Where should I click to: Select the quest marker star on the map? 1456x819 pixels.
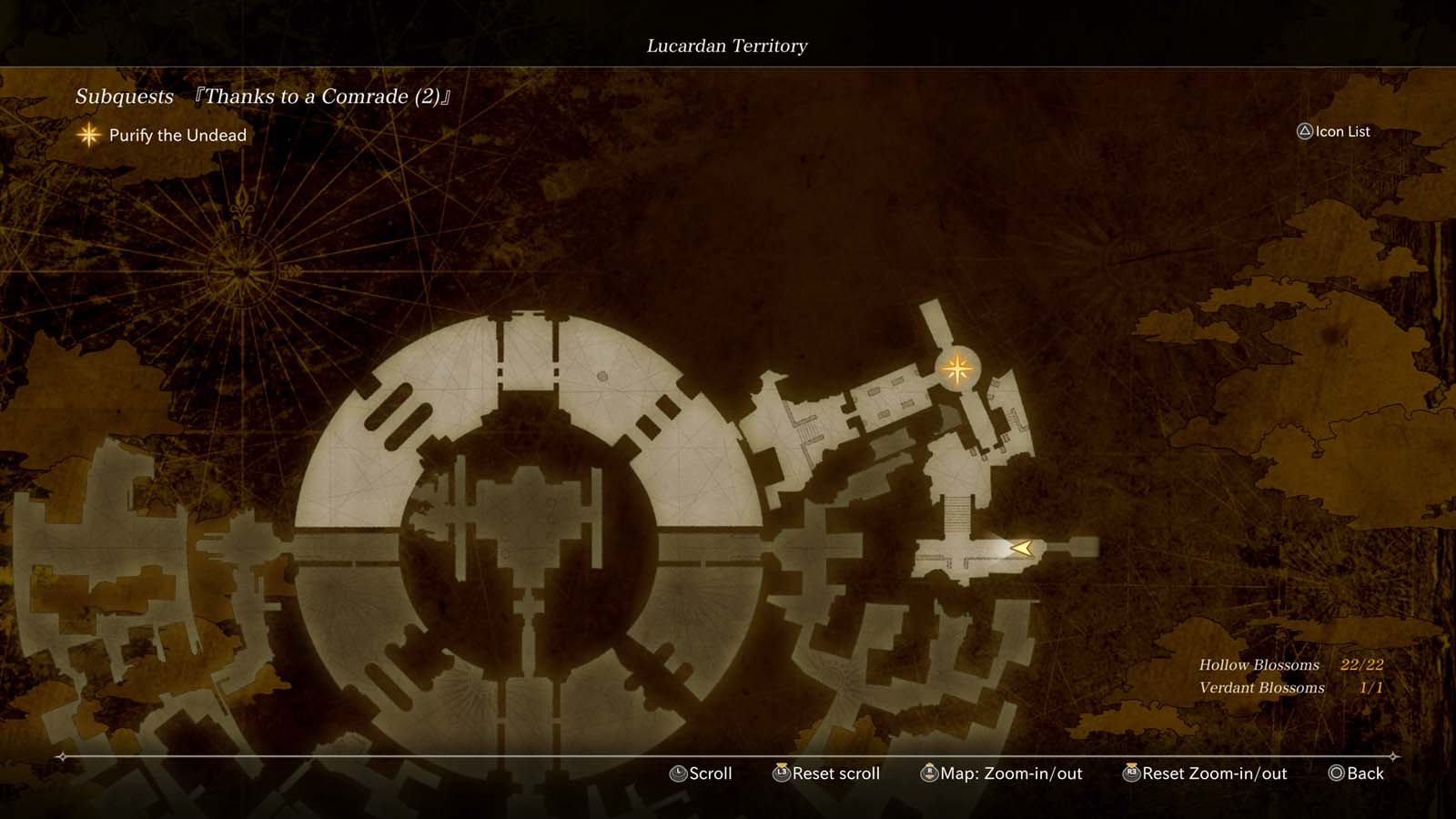coord(956,368)
